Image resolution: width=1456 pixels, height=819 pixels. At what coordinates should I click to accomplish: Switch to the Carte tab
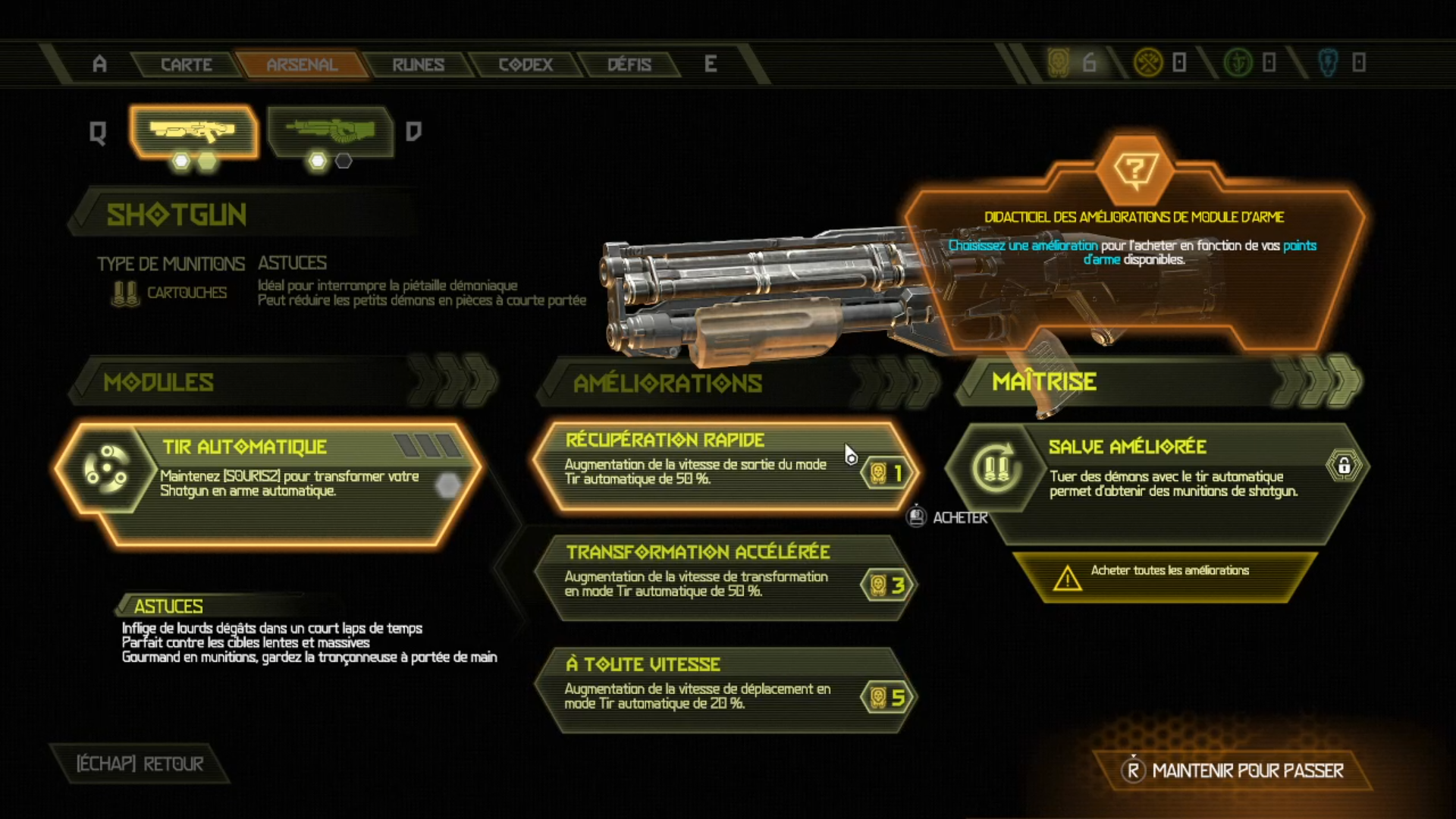(x=186, y=64)
